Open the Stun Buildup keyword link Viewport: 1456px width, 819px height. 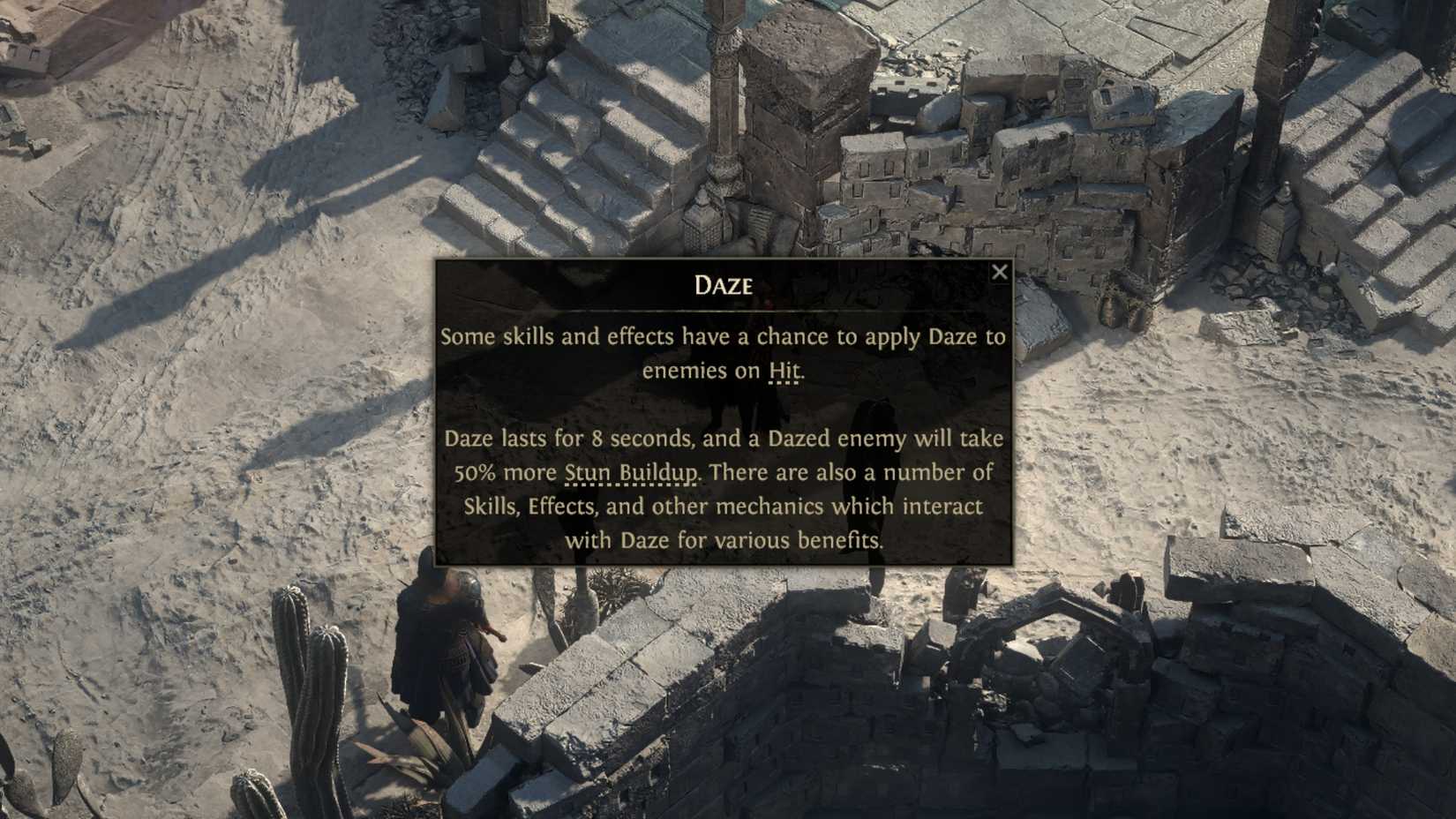pos(632,473)
